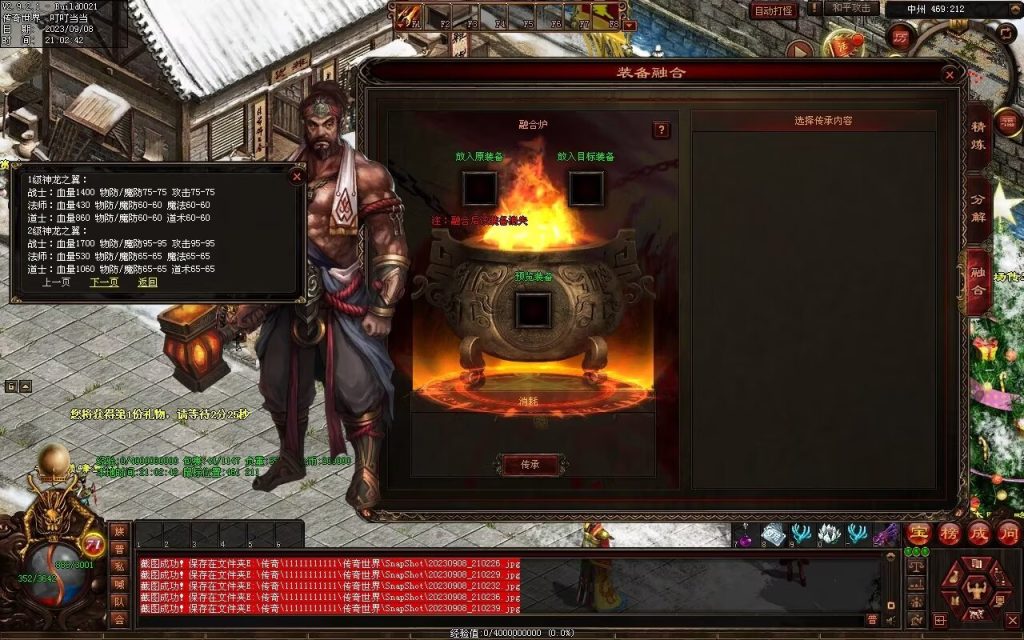The image size is (1024, 640).
Task: Close the 装备融合 equipment fusion window
Action: click(x=948, y=74)
